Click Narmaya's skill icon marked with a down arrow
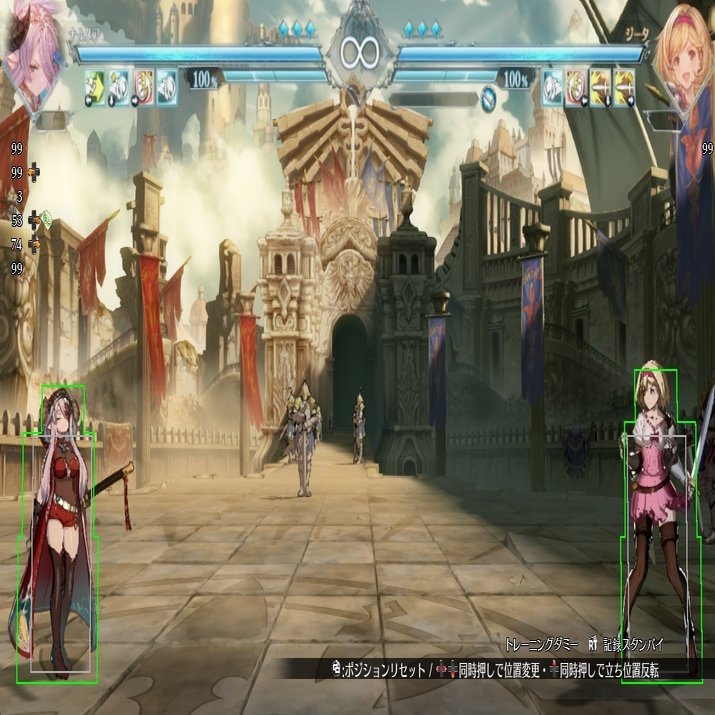 120,86
